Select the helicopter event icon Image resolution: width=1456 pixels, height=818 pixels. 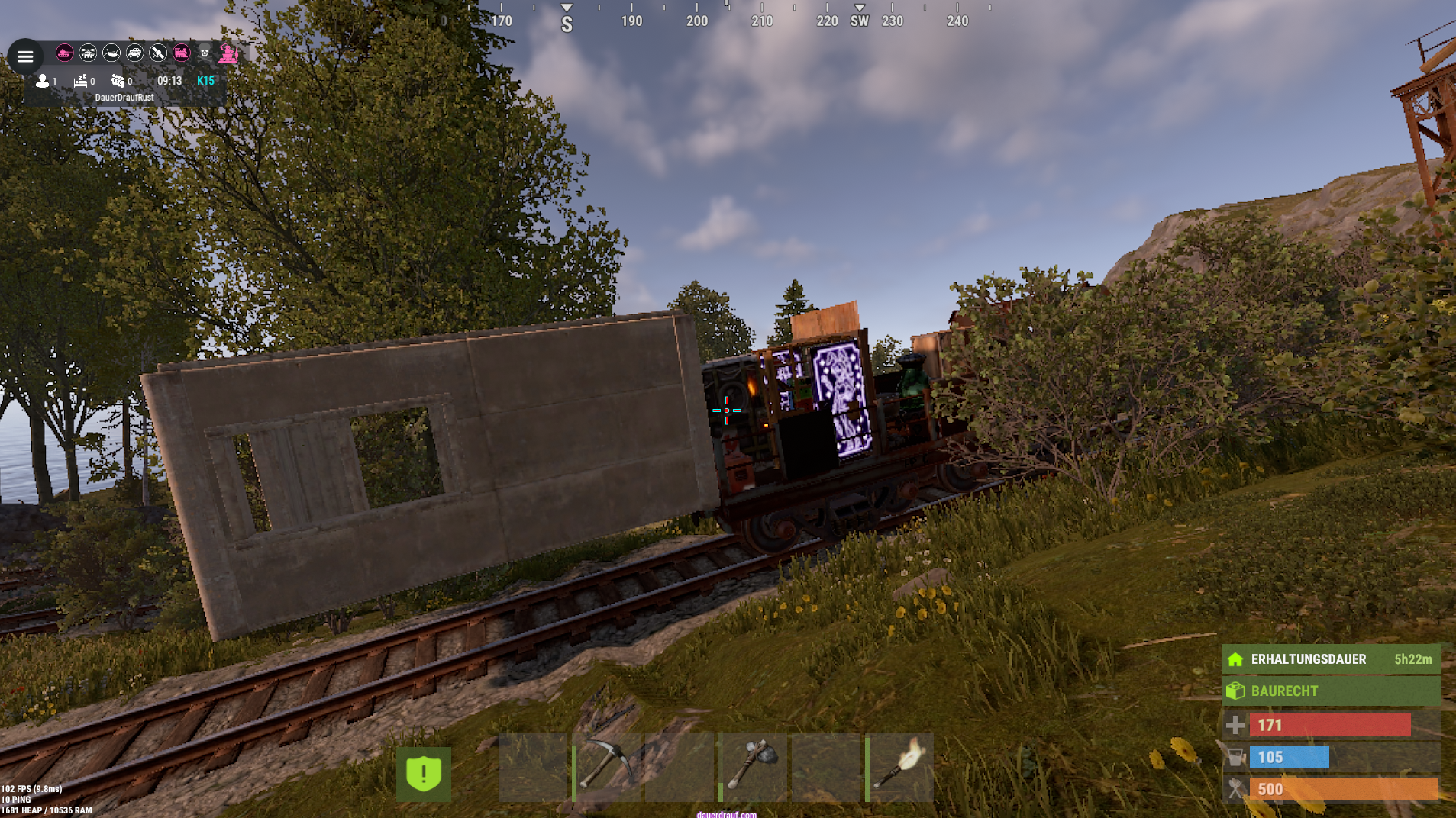tap(88, 53)
